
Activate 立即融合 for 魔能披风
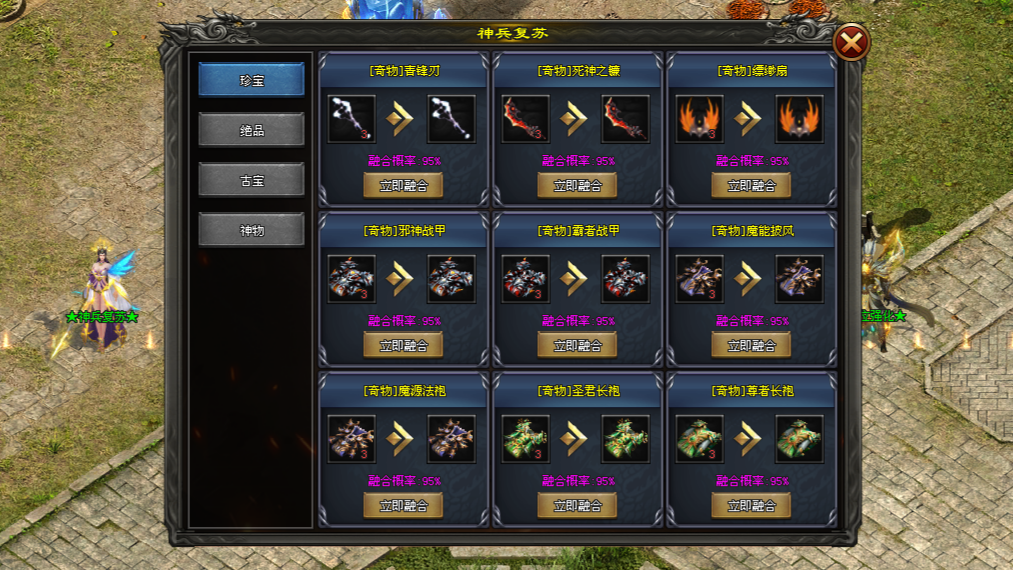click(751, 345)
